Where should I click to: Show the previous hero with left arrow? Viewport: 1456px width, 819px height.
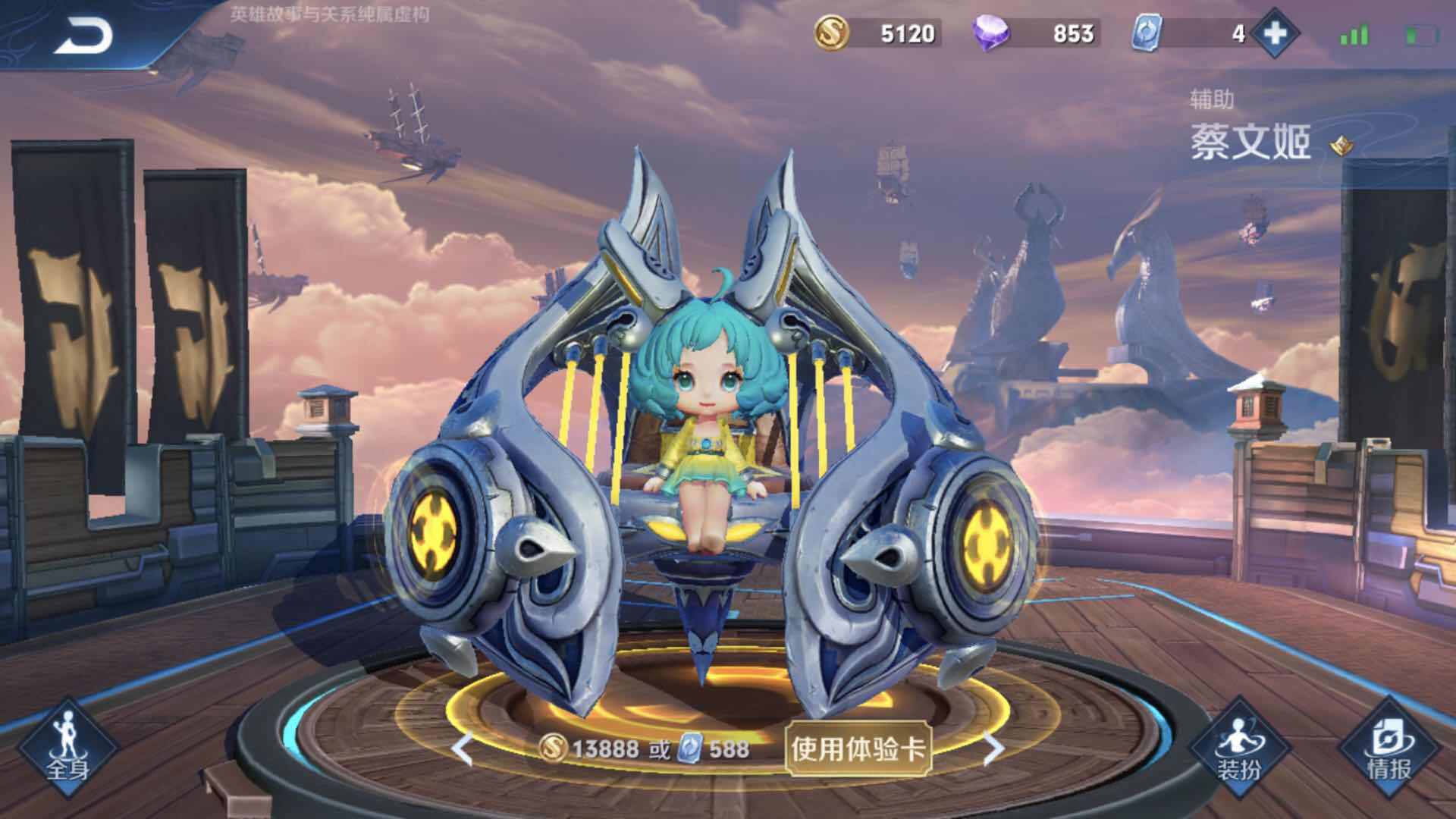coord(461,749)
